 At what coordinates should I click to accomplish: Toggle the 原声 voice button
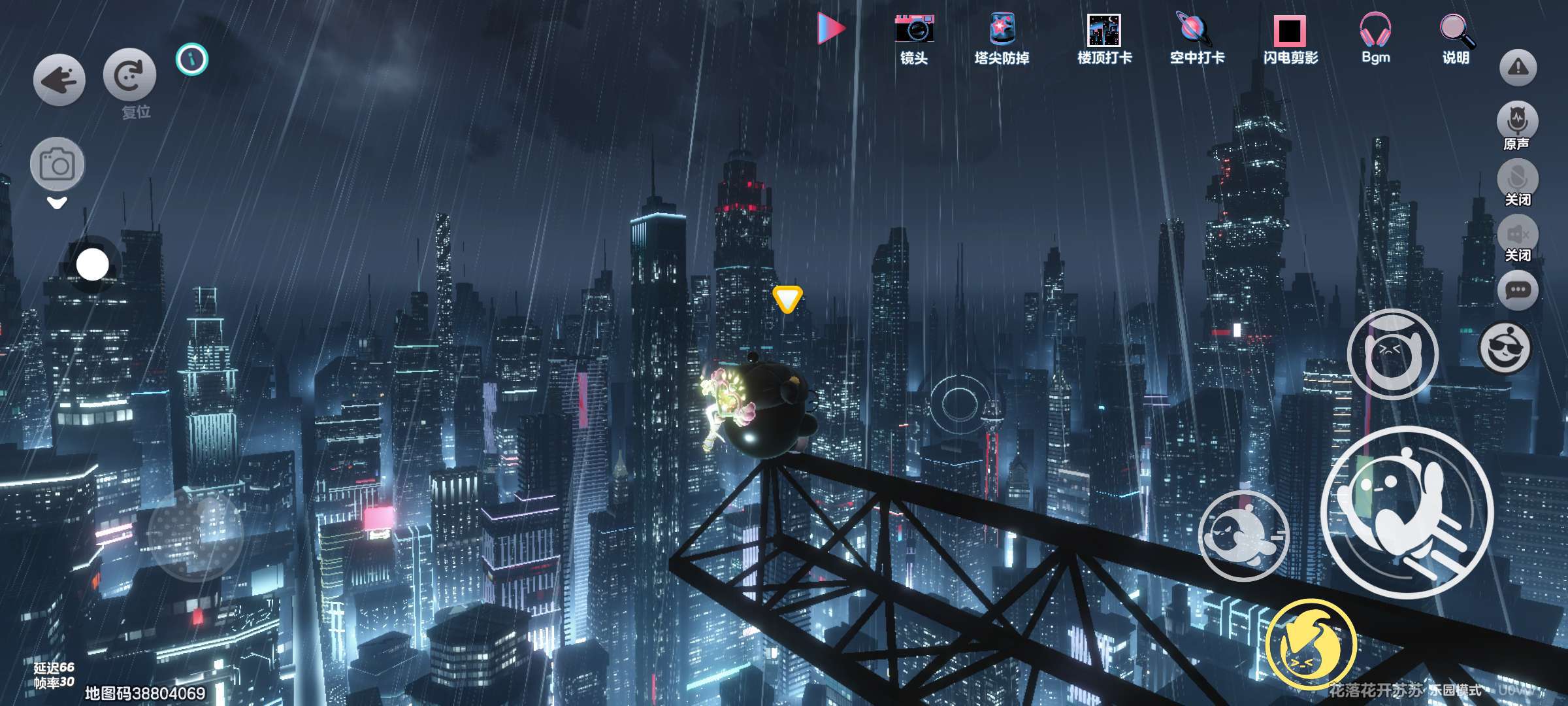click(x=1517, y=121)
